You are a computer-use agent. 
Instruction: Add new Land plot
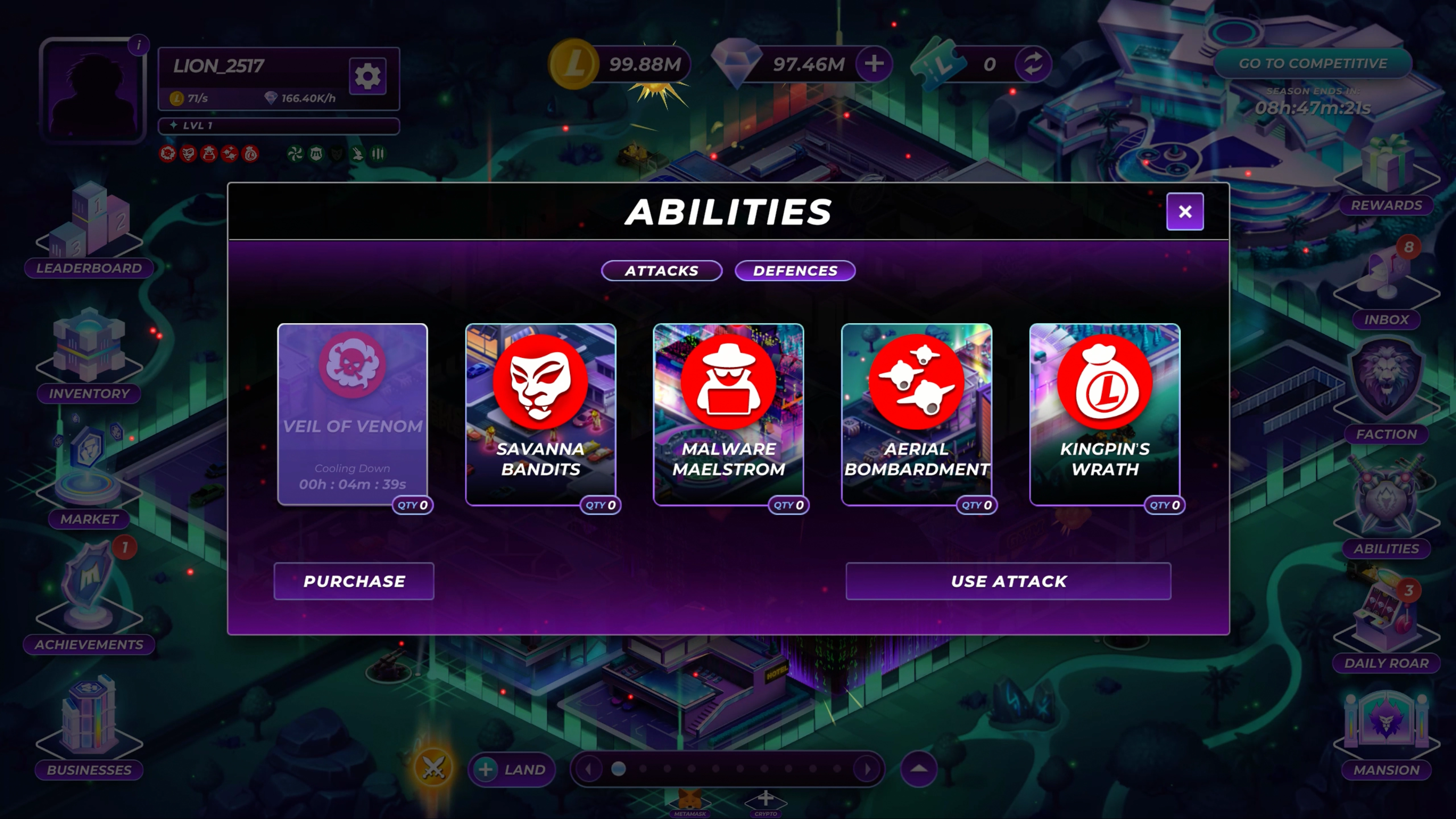tap(512, 769)
